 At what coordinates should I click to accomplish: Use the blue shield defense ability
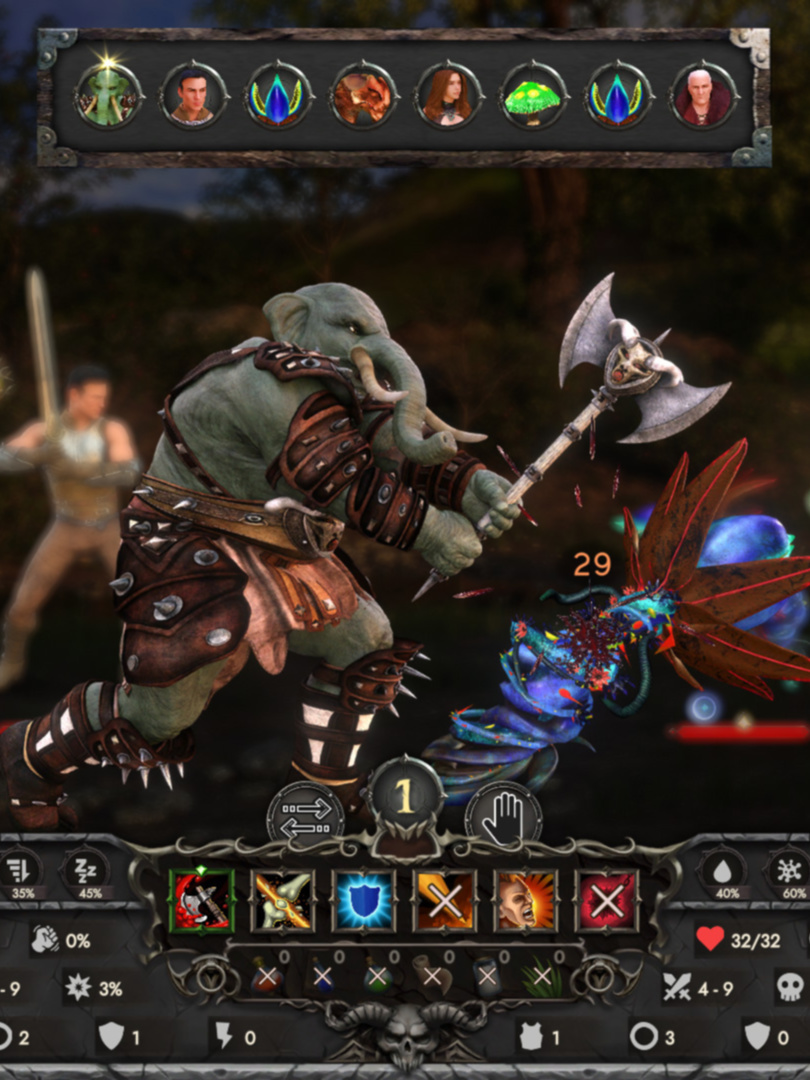pos(364,900)
